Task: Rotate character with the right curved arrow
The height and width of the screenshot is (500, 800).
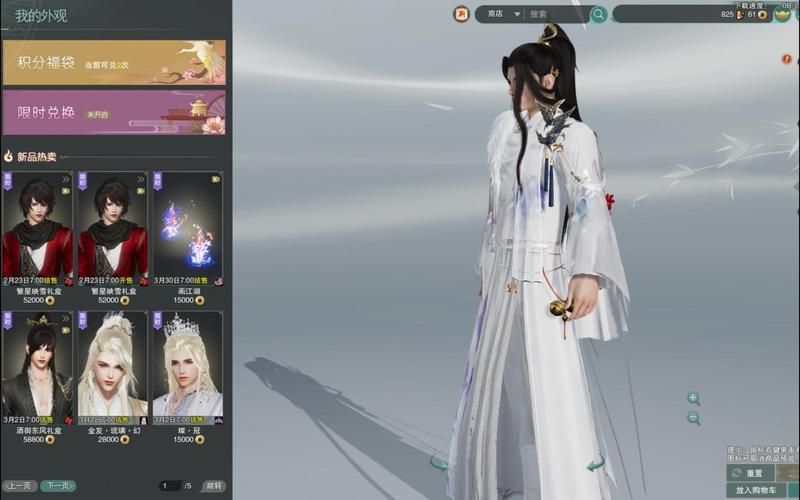Action: [595, 463]
